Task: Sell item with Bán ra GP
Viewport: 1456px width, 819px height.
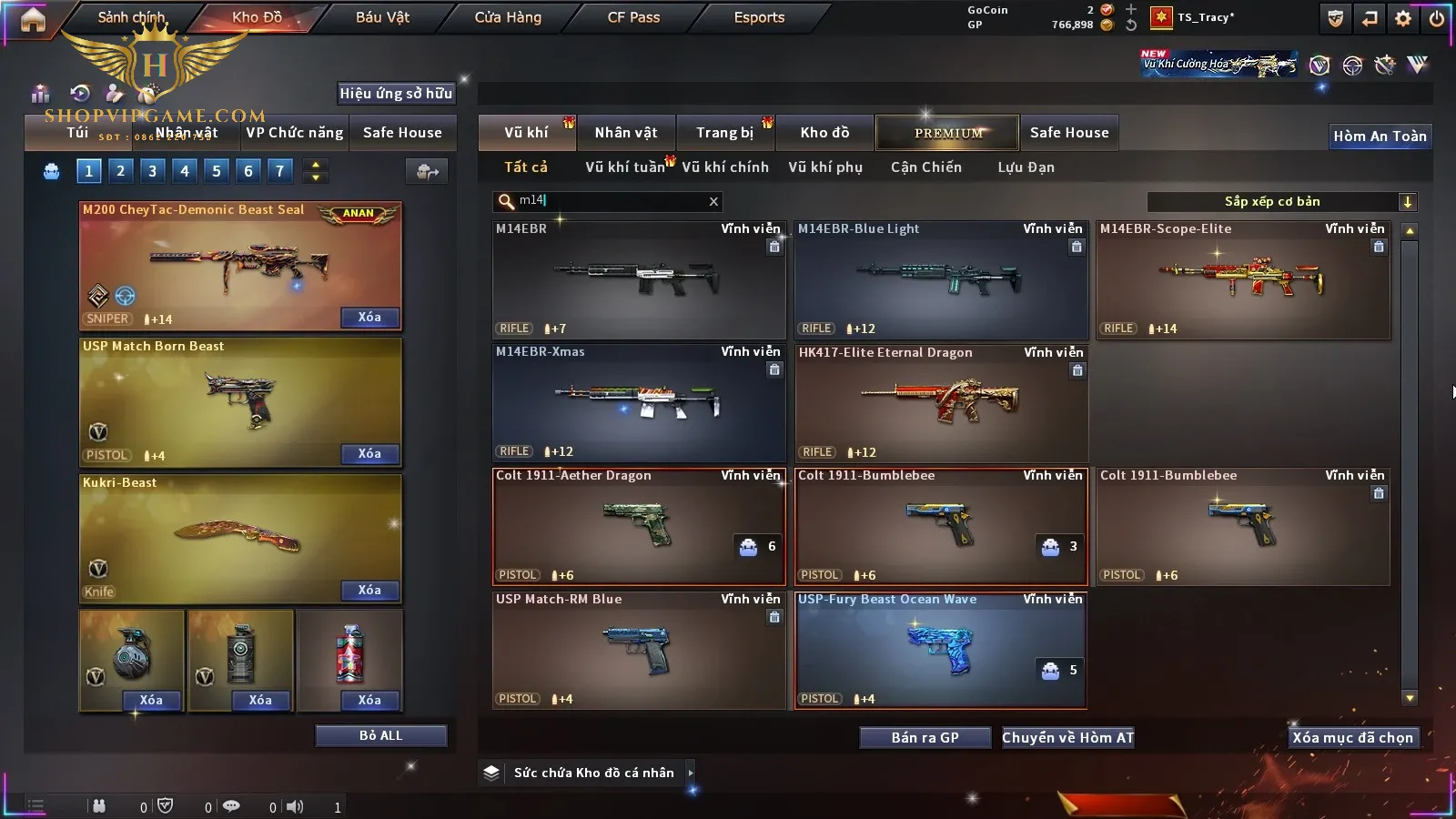Action: [925, 737]
